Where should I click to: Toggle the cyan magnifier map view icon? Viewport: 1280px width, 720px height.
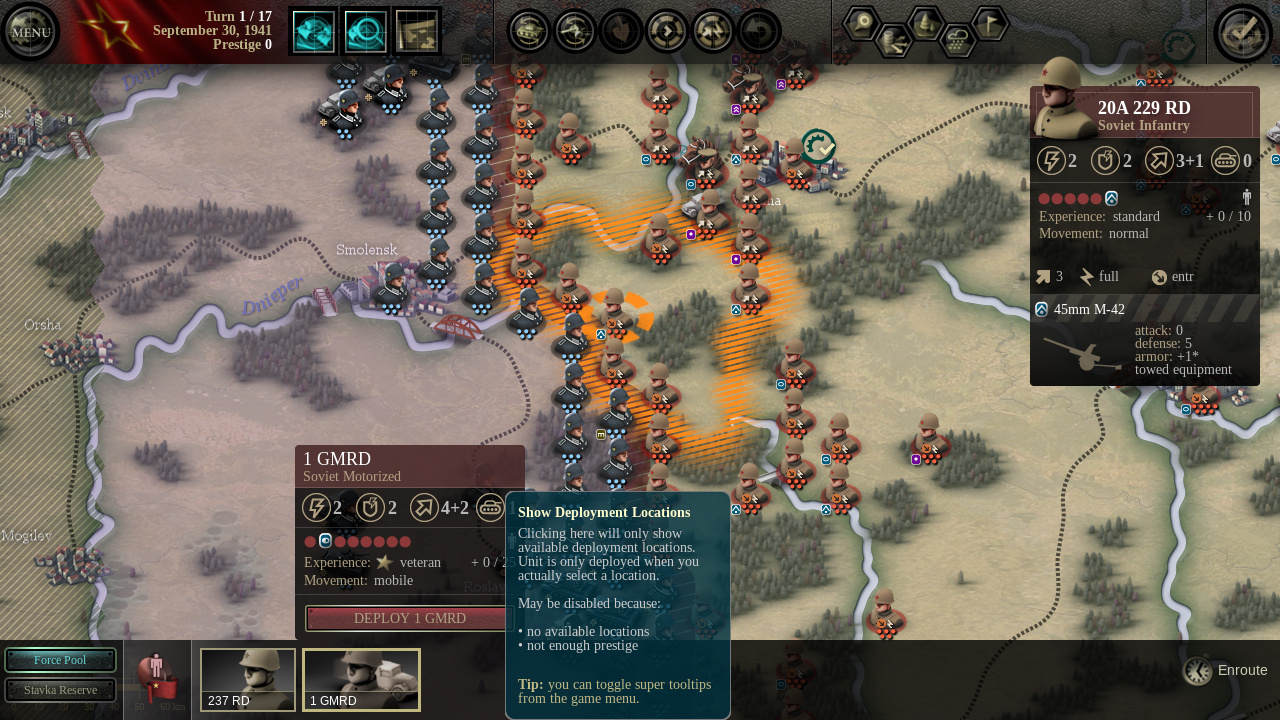pyautogui.click(x=365, y=30)
